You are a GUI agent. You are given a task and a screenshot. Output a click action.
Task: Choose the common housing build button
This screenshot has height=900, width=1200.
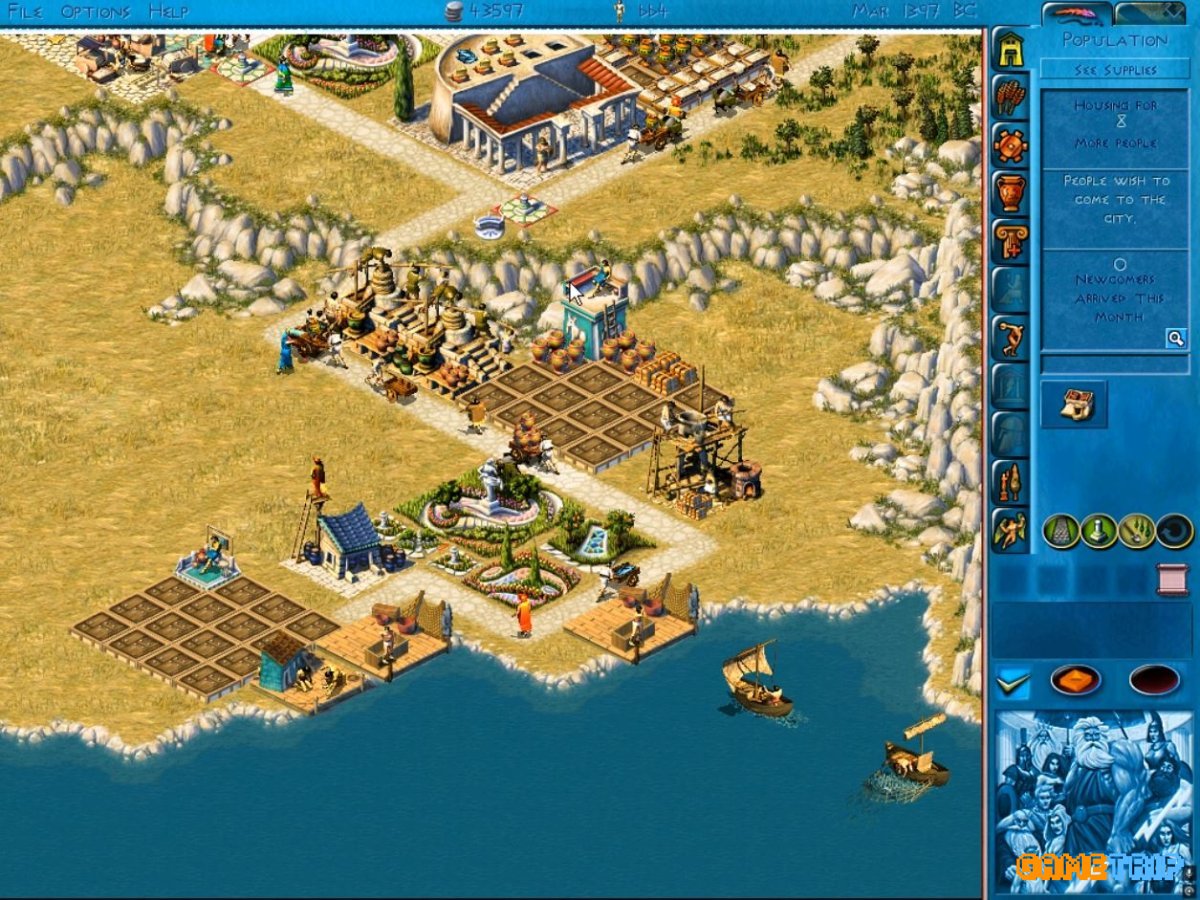pos(1074,404)
